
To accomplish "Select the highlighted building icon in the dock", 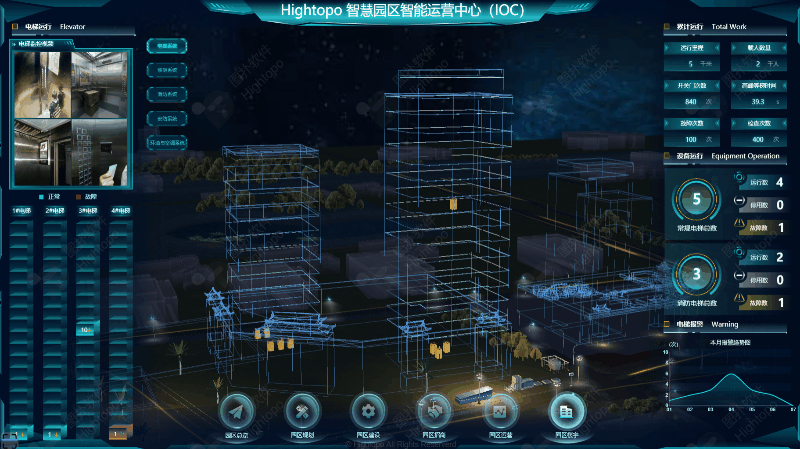I will 566,411.
